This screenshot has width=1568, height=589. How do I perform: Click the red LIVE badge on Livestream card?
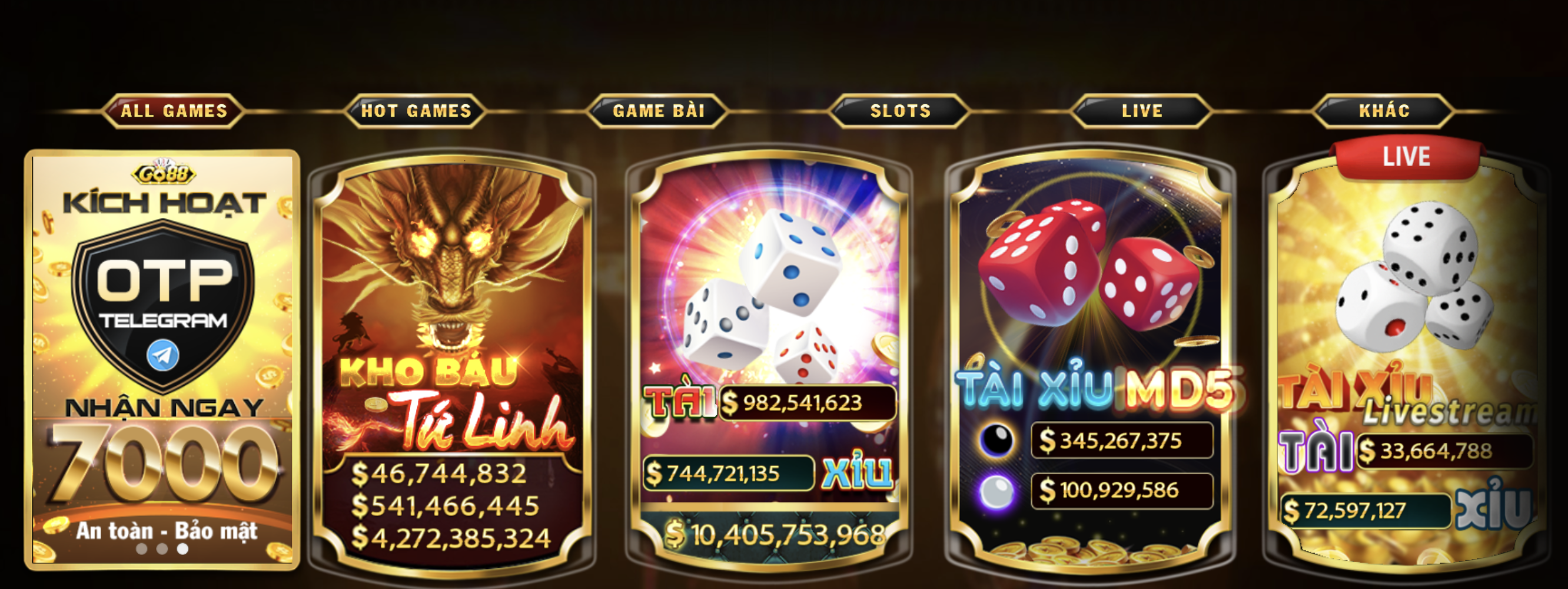(1407, 156)
